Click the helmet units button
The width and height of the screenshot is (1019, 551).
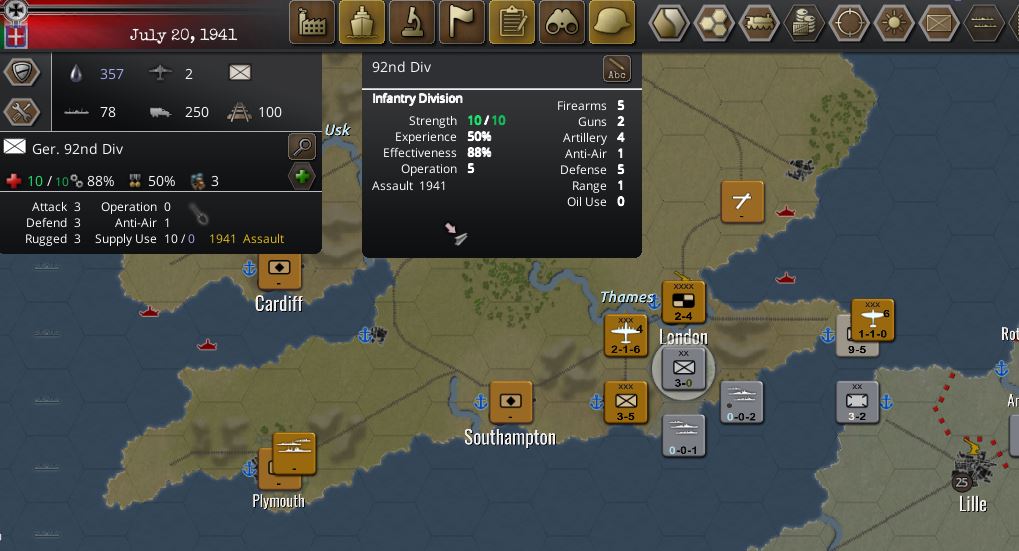point(612,22)
